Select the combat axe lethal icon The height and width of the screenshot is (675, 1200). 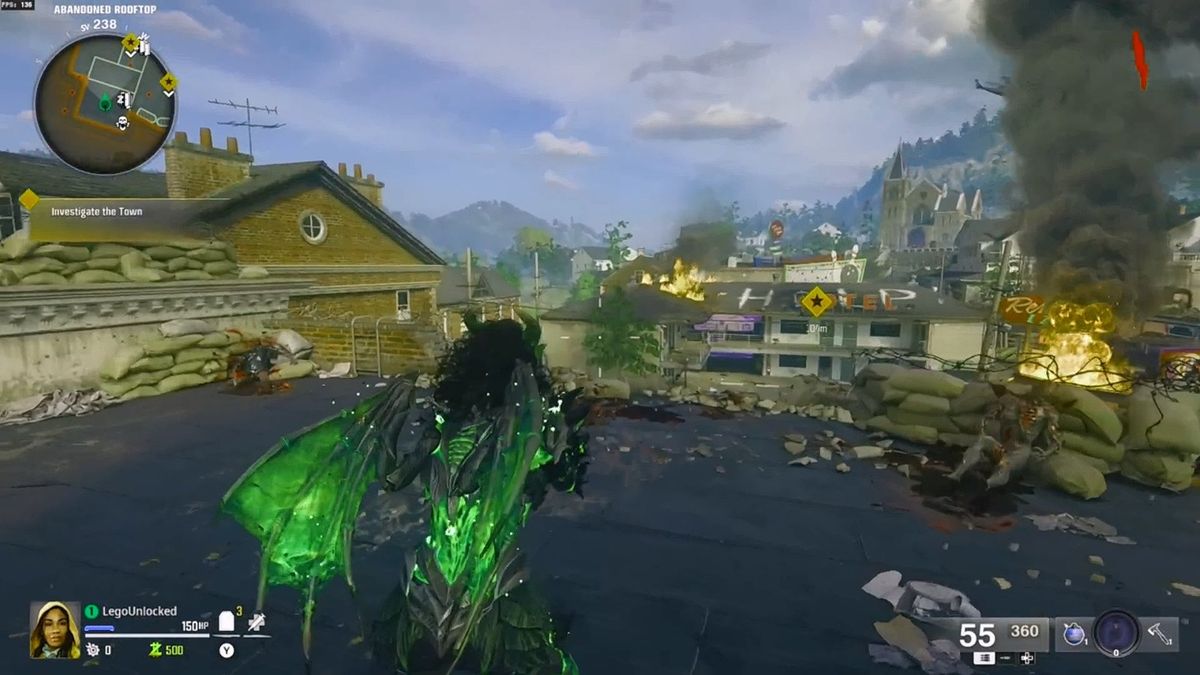tap(1158, 634)
